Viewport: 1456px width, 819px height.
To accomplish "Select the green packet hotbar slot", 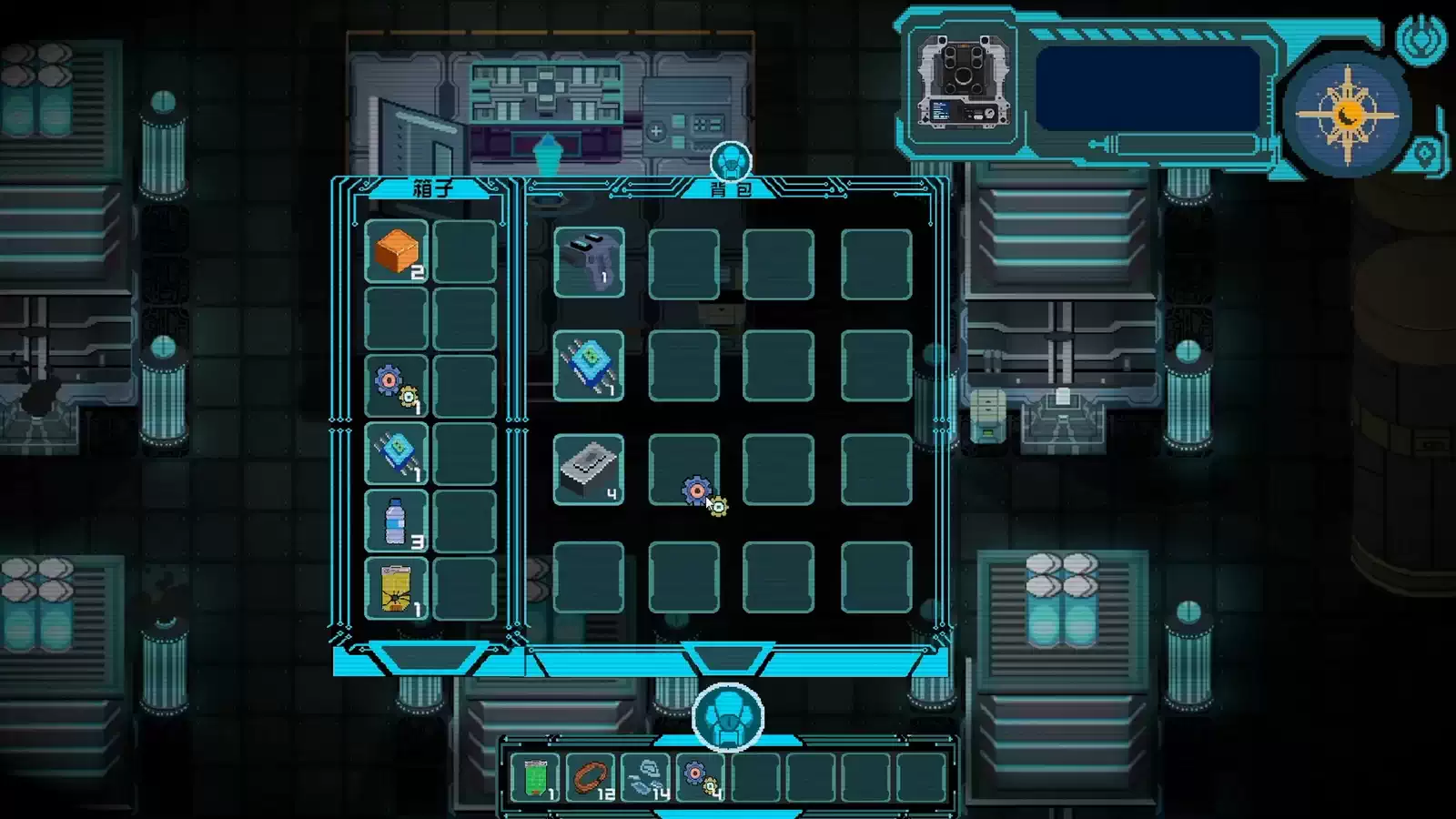I will [535, 778].
